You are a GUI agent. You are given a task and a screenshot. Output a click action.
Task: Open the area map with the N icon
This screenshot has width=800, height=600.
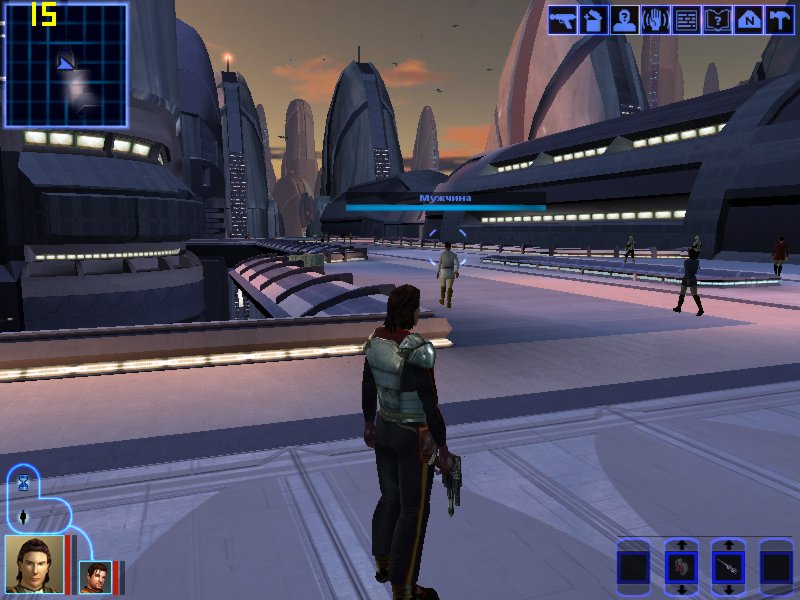point(748,20)
